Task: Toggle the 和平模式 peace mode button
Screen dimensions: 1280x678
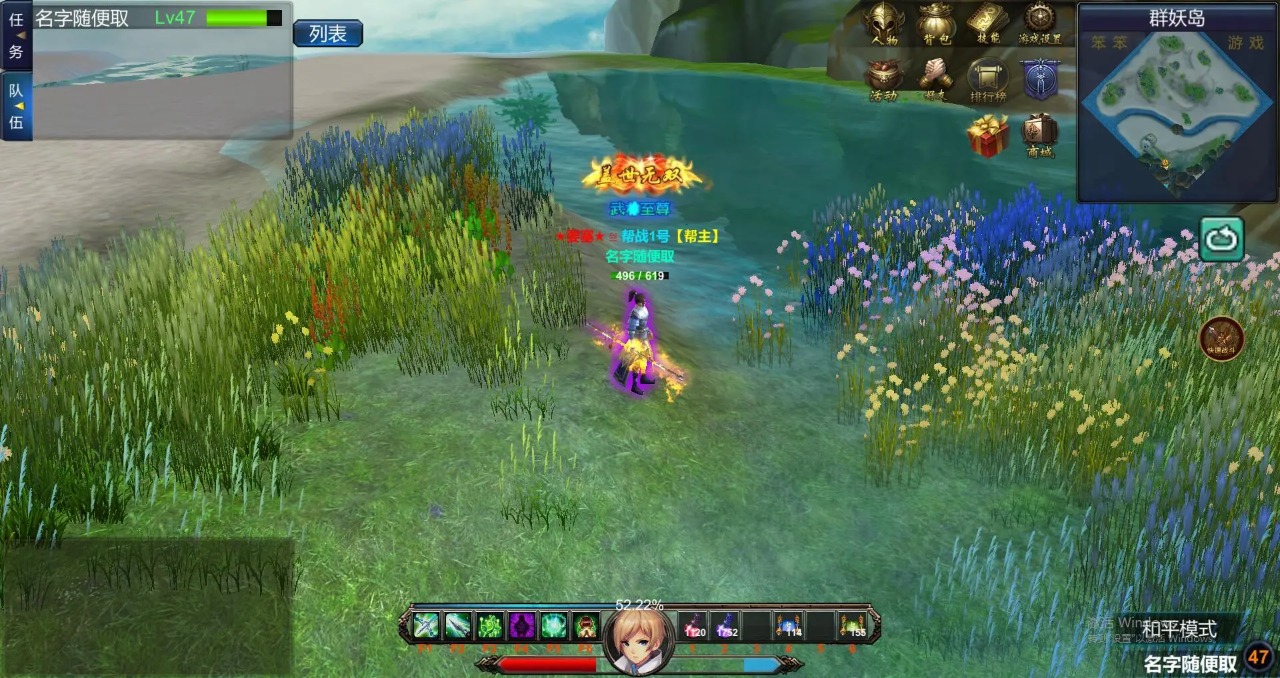Action: (x=1181, y=629)
